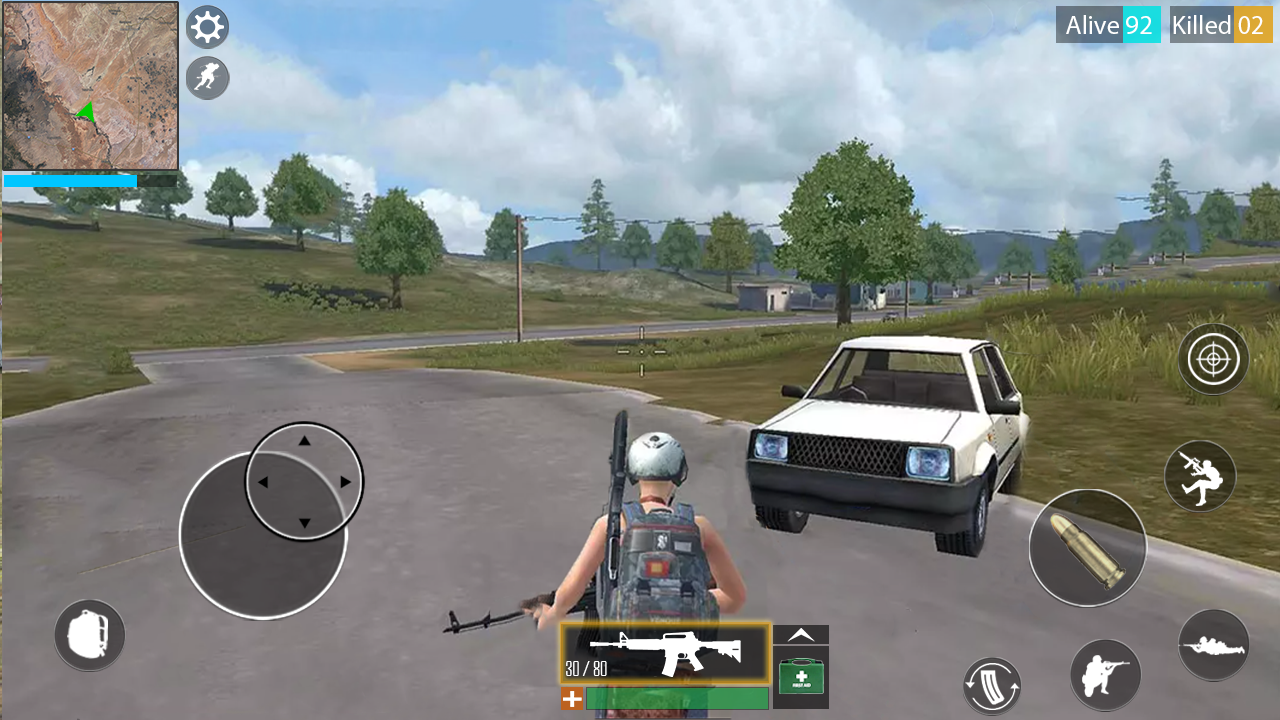Activate the sprint icon below settings

pyautogui.click(x=207, y=78)
